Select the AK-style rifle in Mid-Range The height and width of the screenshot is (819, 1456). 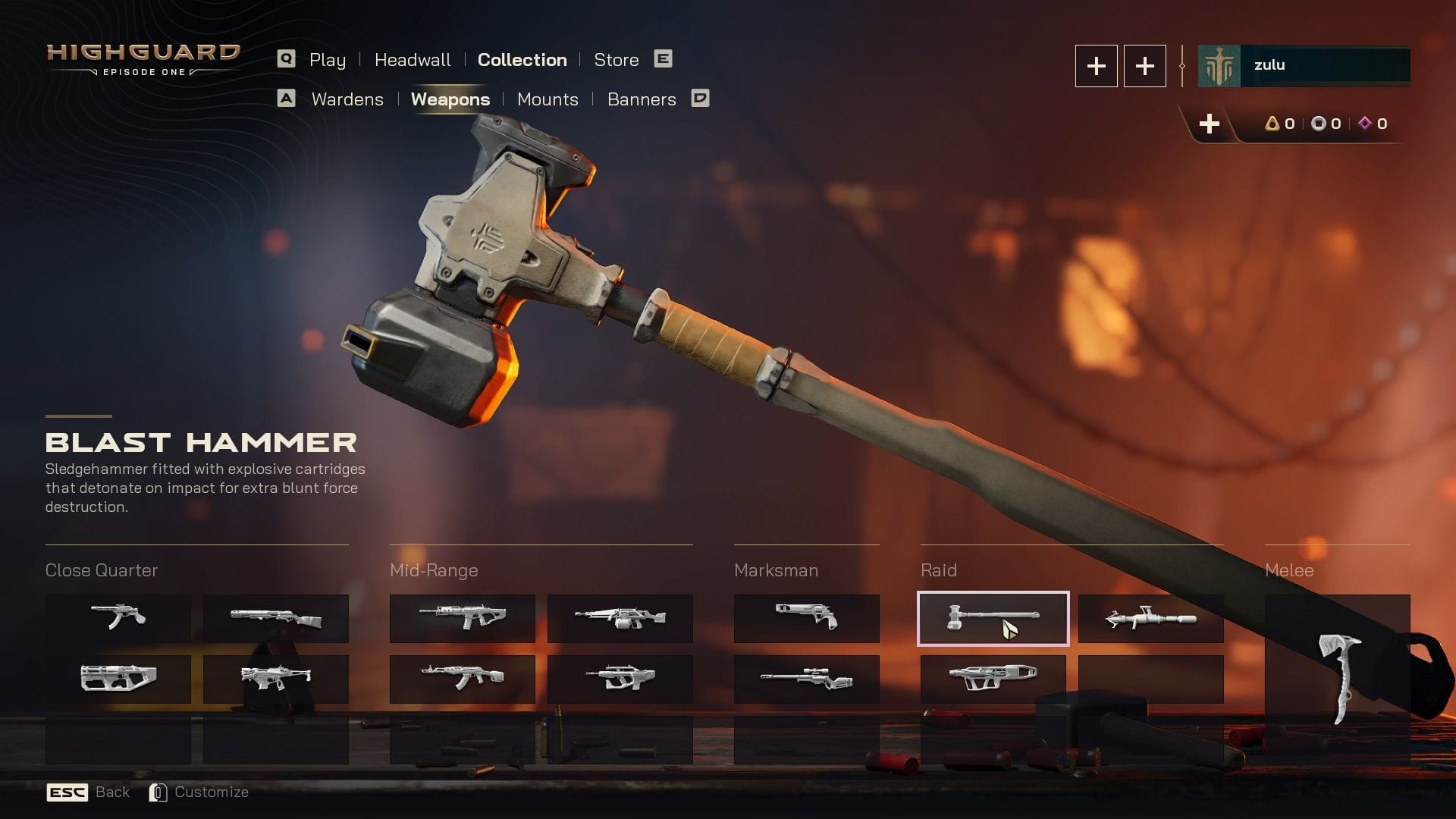[x=462, y=677]
